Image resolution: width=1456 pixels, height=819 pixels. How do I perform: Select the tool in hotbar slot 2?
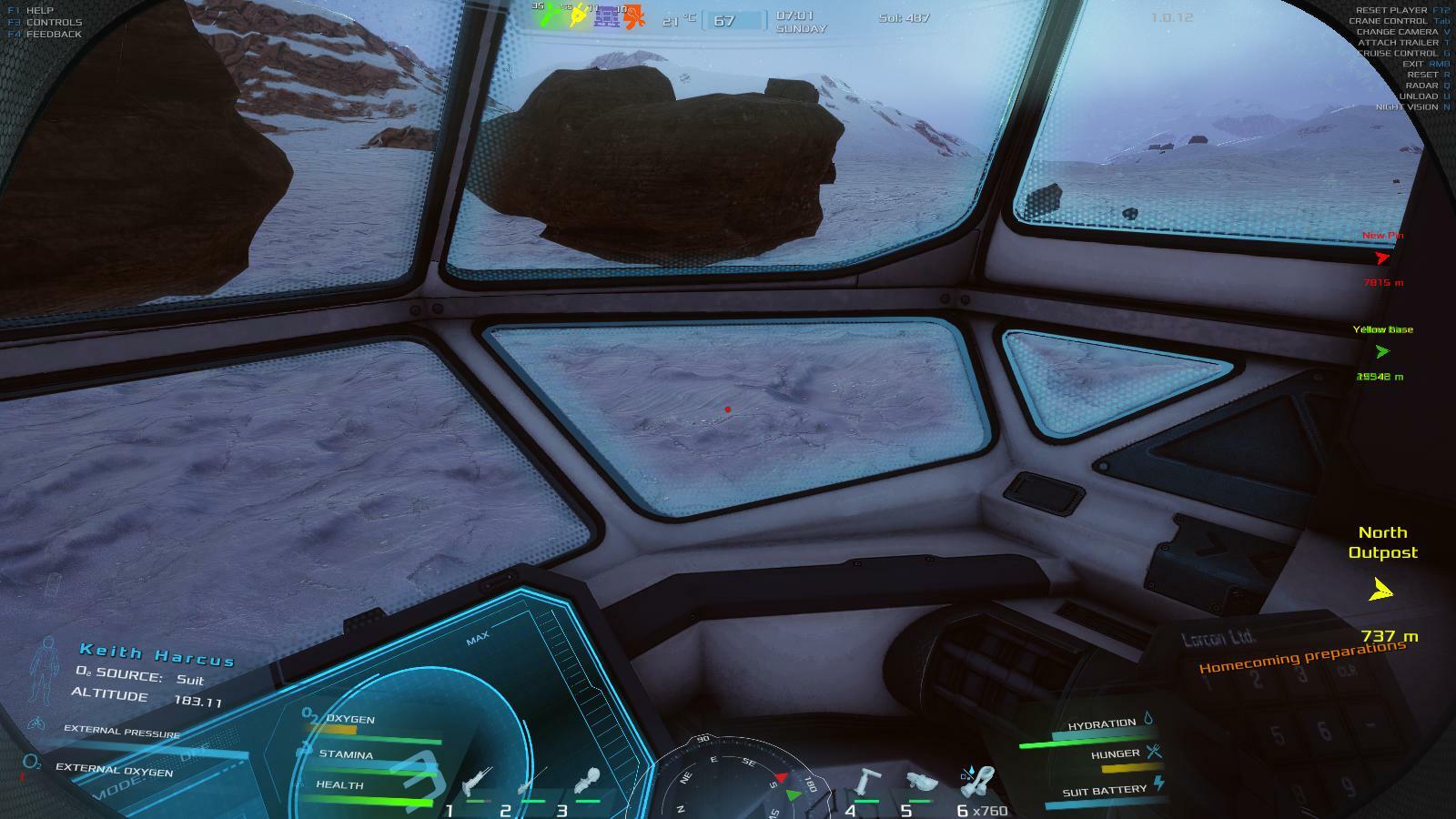tap(532, 782)
